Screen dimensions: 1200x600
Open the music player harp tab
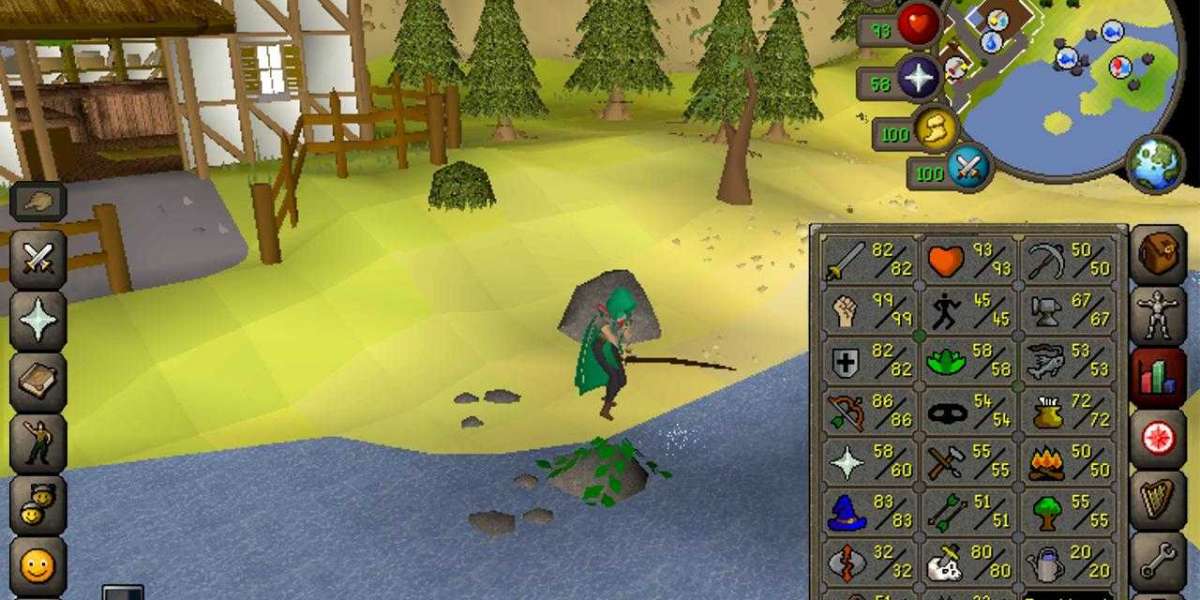pyautogui.click(x=1158, y=498)
